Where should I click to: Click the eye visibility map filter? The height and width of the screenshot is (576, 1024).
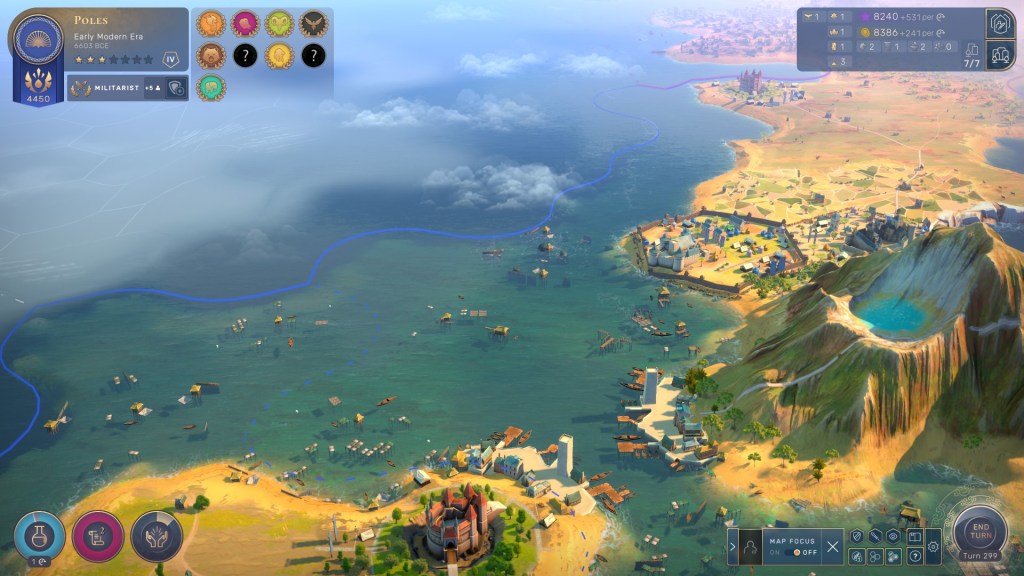[x=894, y=537]
